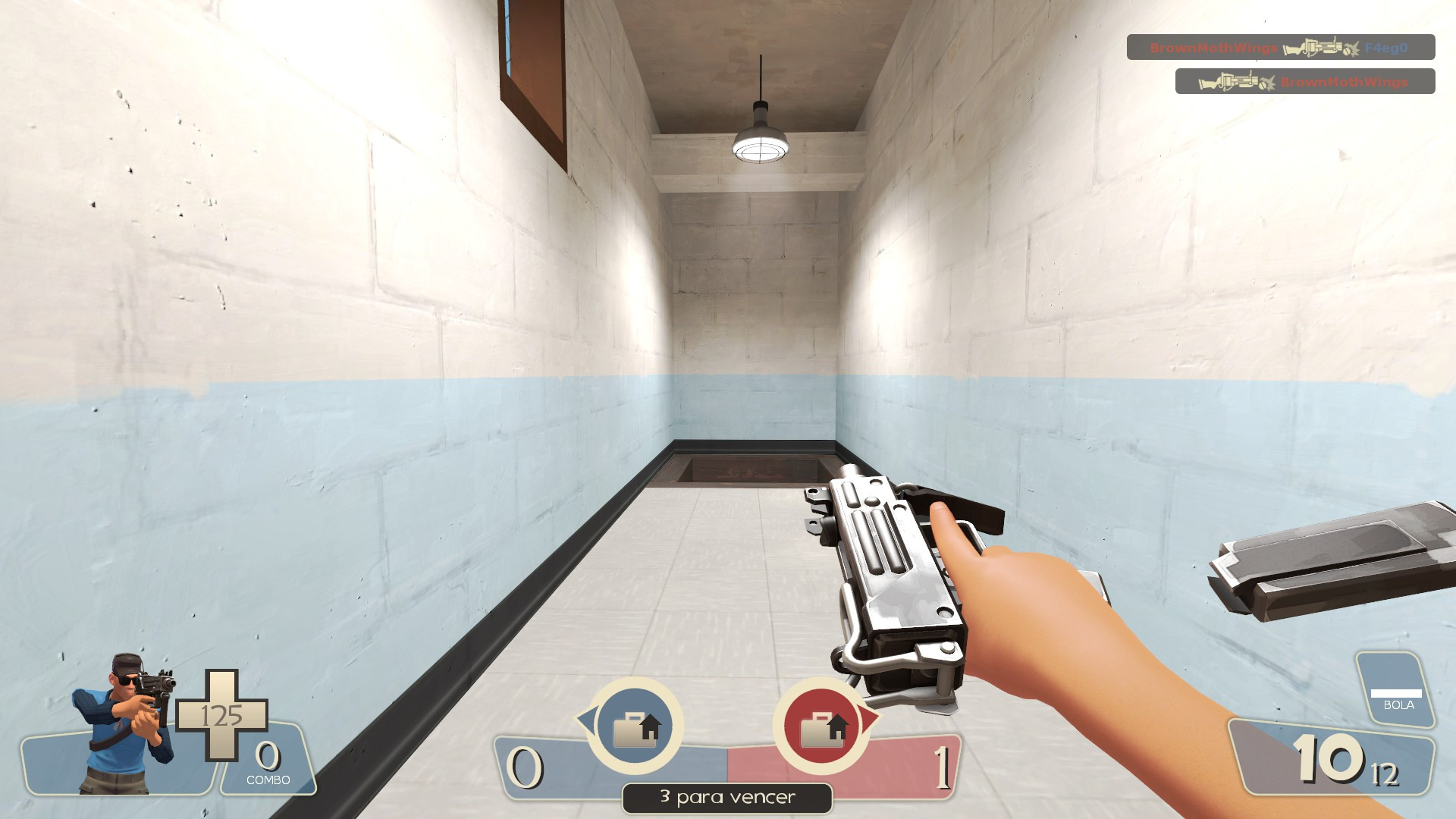1456x819 pixels.
Task: Click the health value 125
Action: (223, 714)
